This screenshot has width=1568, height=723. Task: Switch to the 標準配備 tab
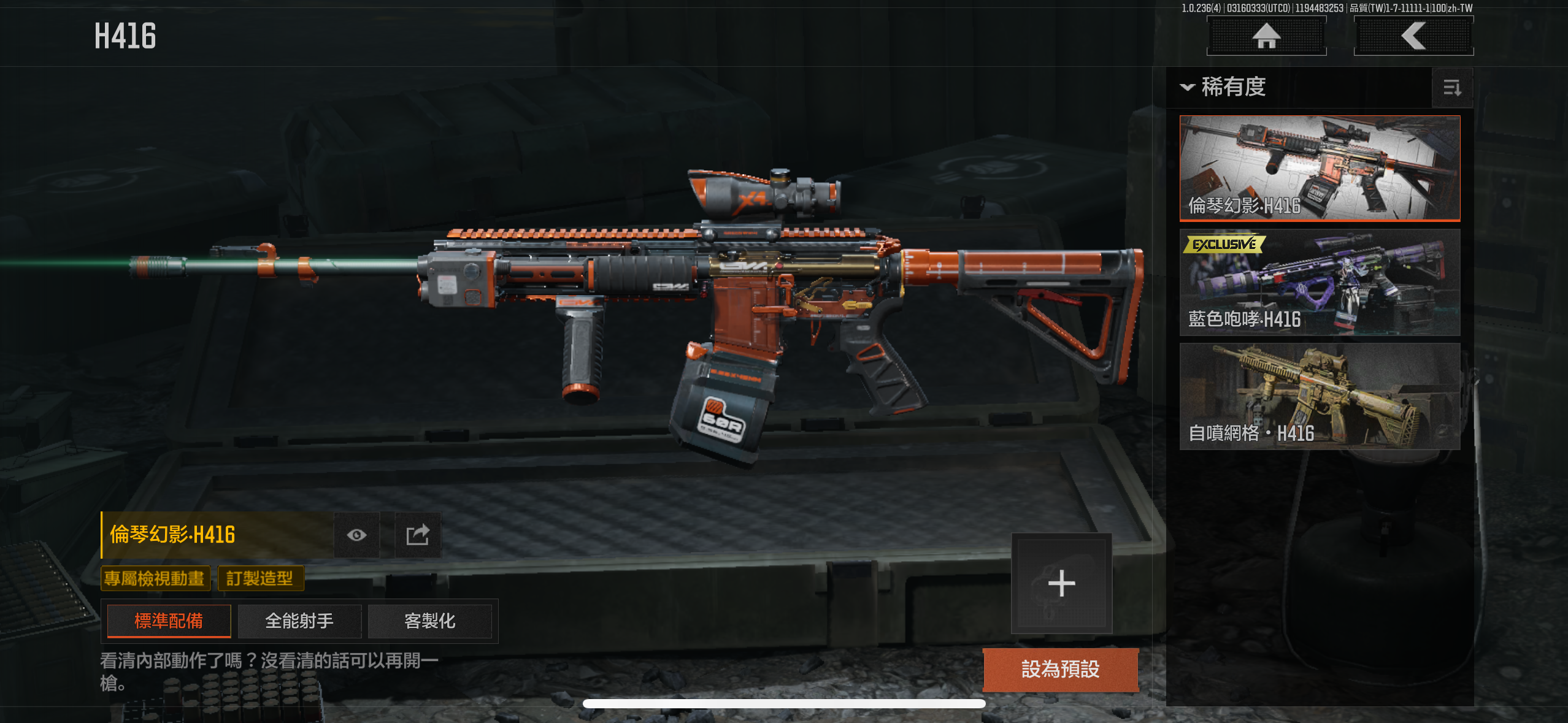[x=169, y=621]
